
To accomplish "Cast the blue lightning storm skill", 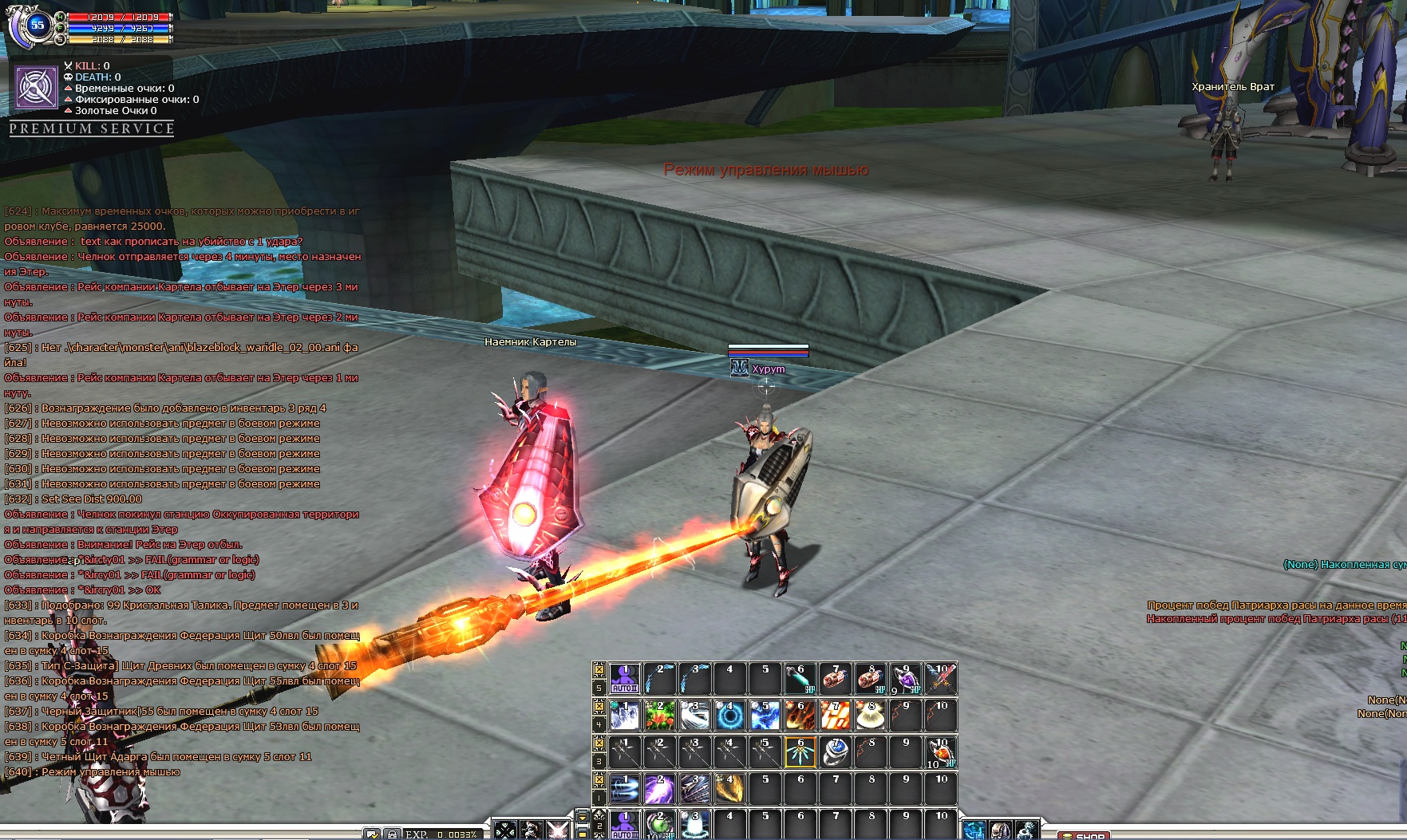I will (x=765, y=716).
